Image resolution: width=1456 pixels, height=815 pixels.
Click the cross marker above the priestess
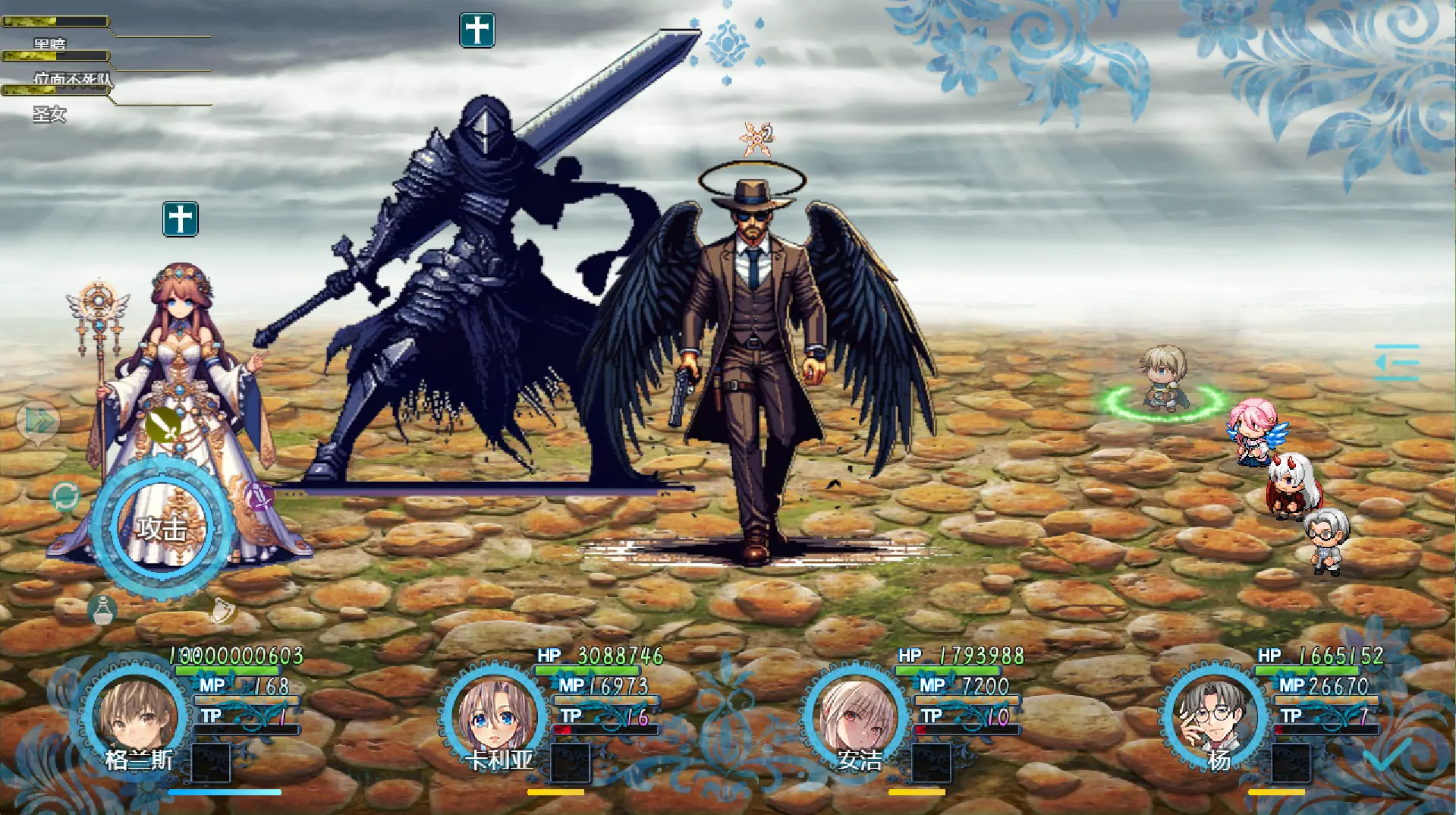(x=180, y=219)
